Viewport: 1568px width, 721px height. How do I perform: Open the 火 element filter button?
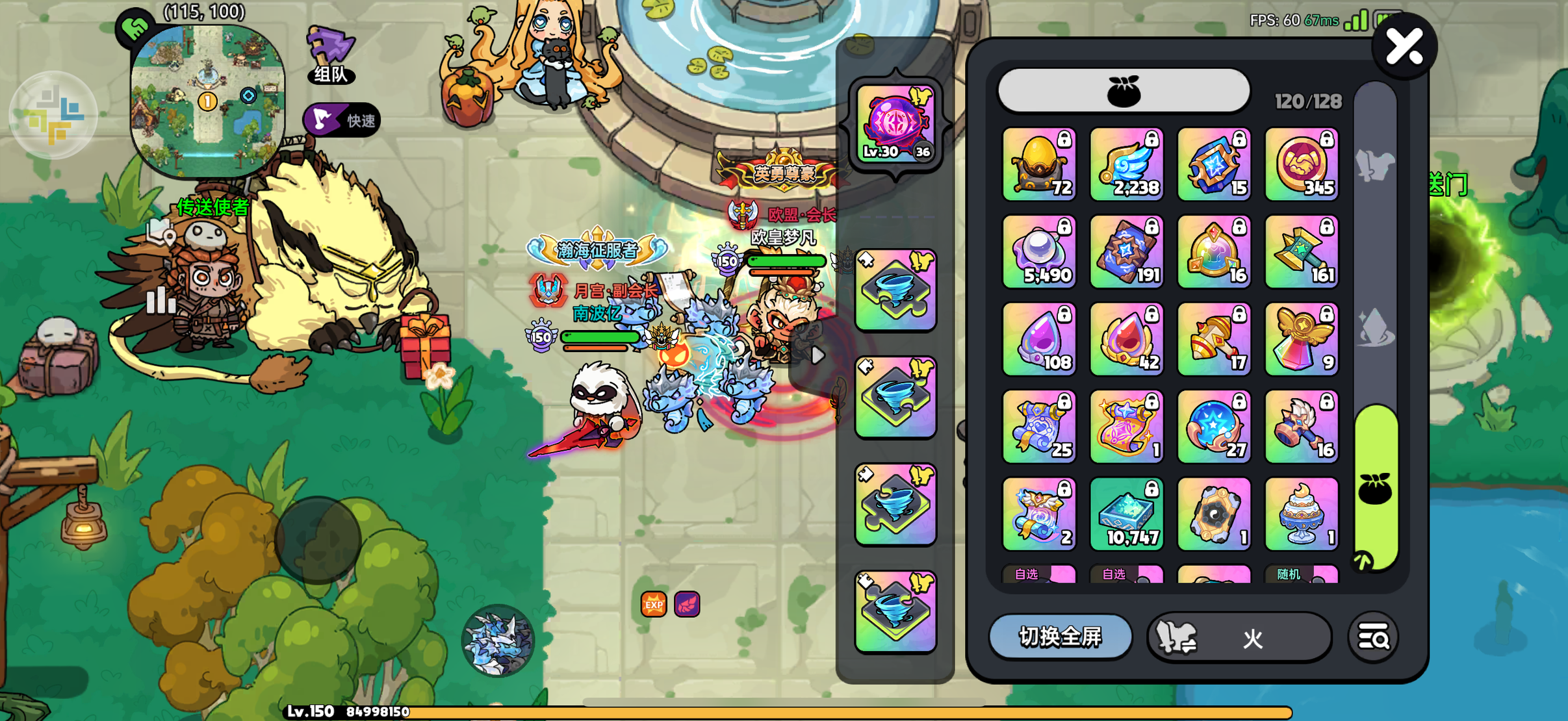[x=1239, y=638]
